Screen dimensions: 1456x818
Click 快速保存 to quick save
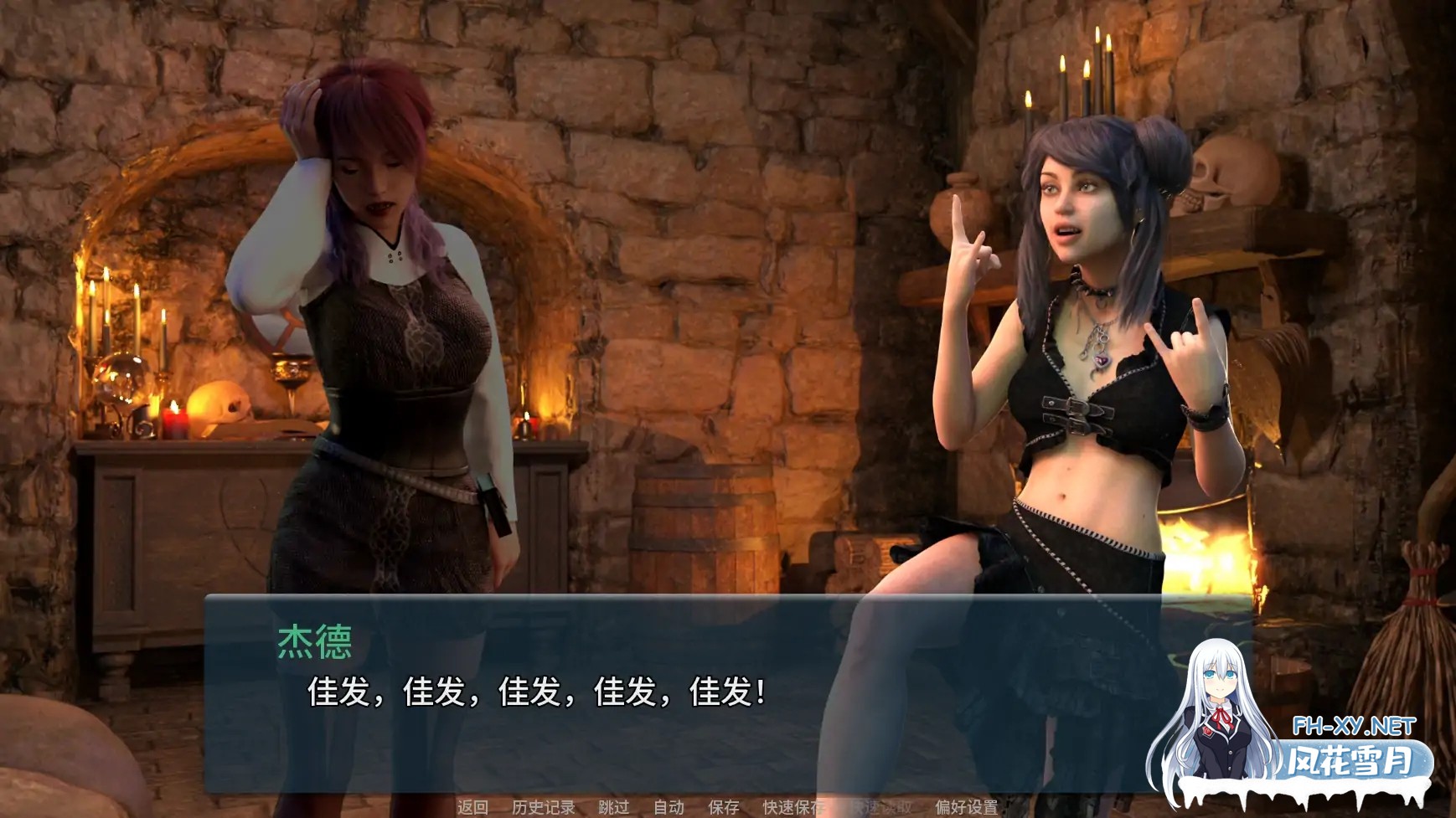point(793,807)
